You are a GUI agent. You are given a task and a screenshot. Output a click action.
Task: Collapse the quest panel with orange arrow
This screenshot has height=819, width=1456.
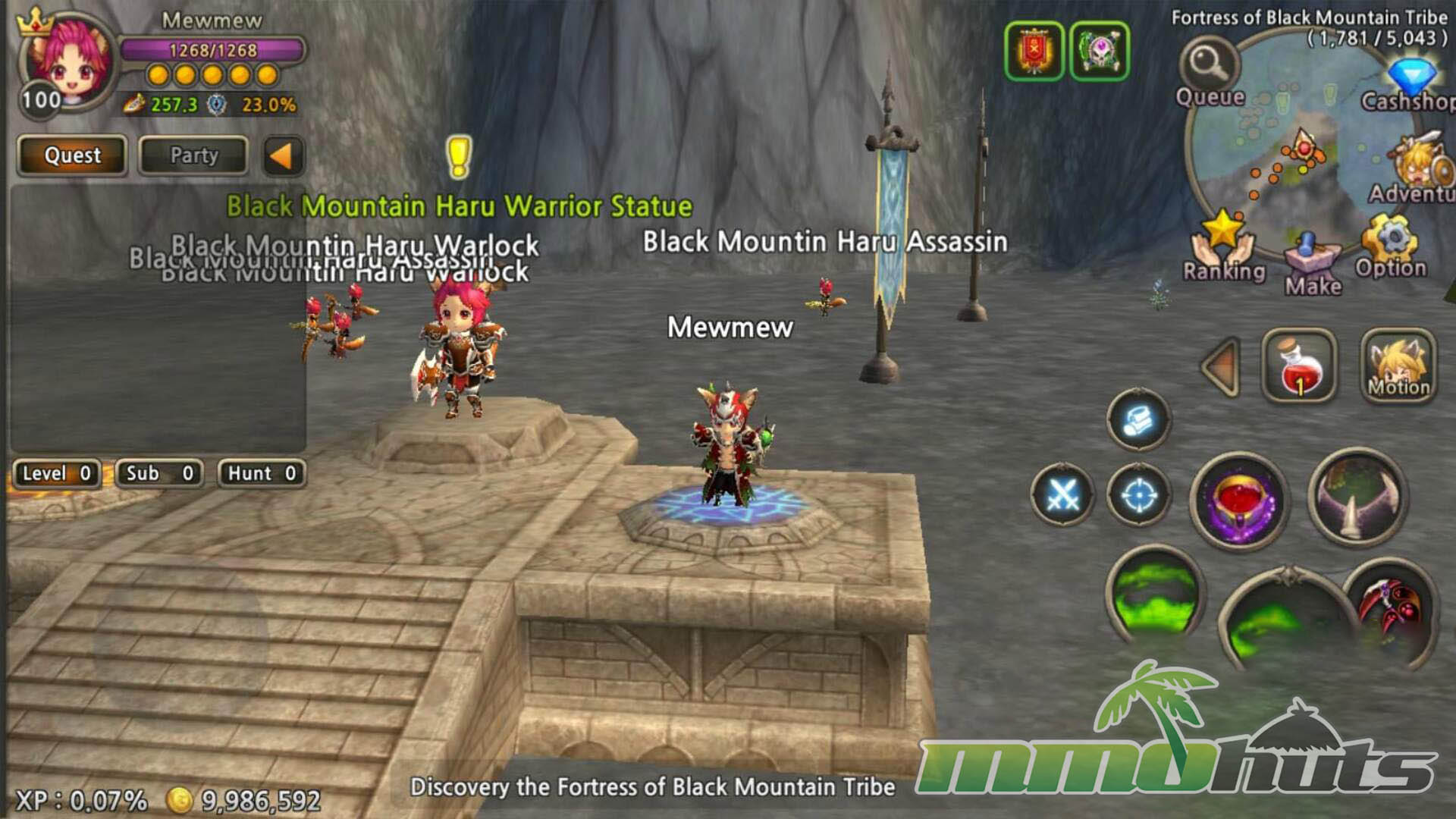coord(282,156)
